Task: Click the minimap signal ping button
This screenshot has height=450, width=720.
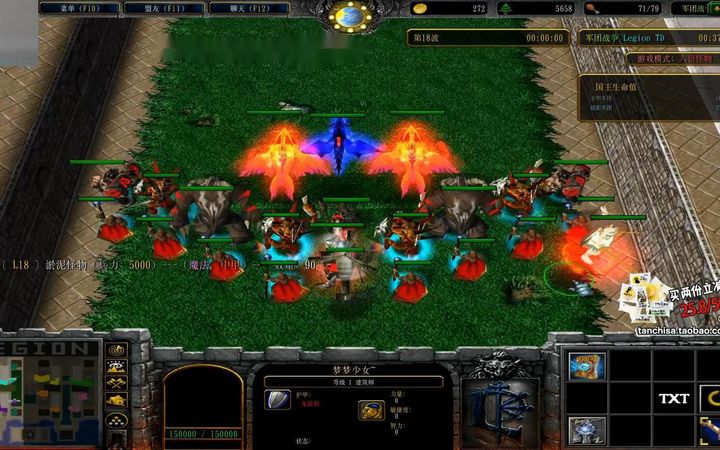Action: click(x=117, y=351)
